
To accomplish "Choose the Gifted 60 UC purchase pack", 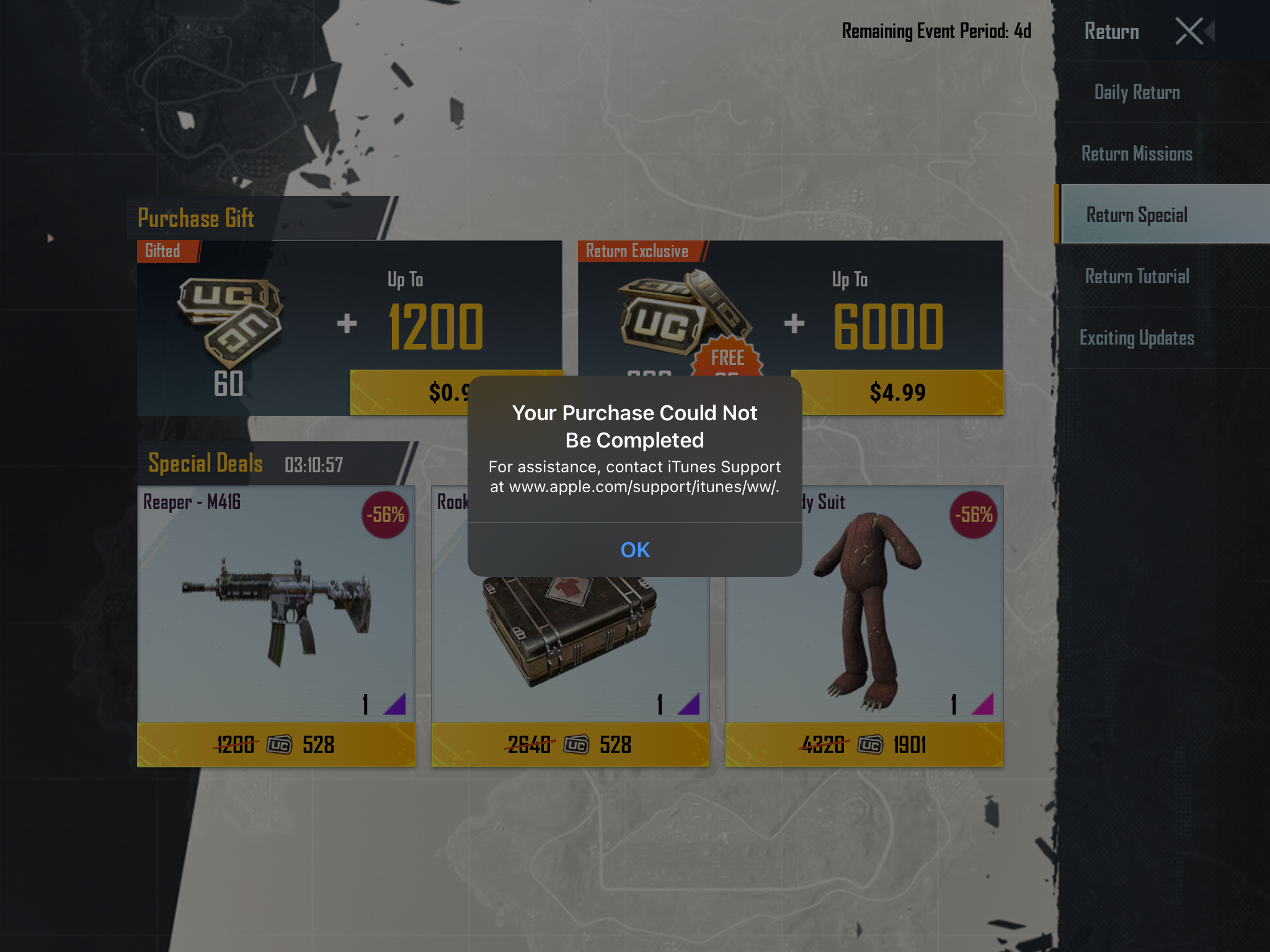I will pos(409,392).
